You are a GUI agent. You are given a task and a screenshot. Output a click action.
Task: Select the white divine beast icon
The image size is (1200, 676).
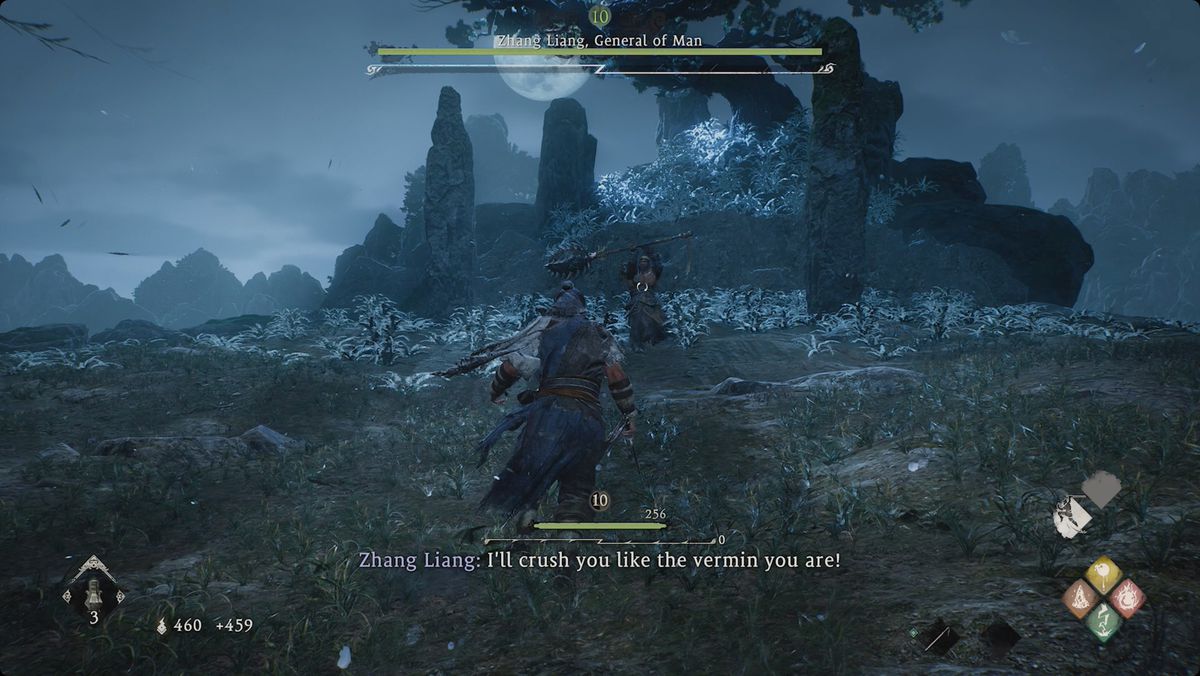pyautogui.click(x=1071, y=517)
